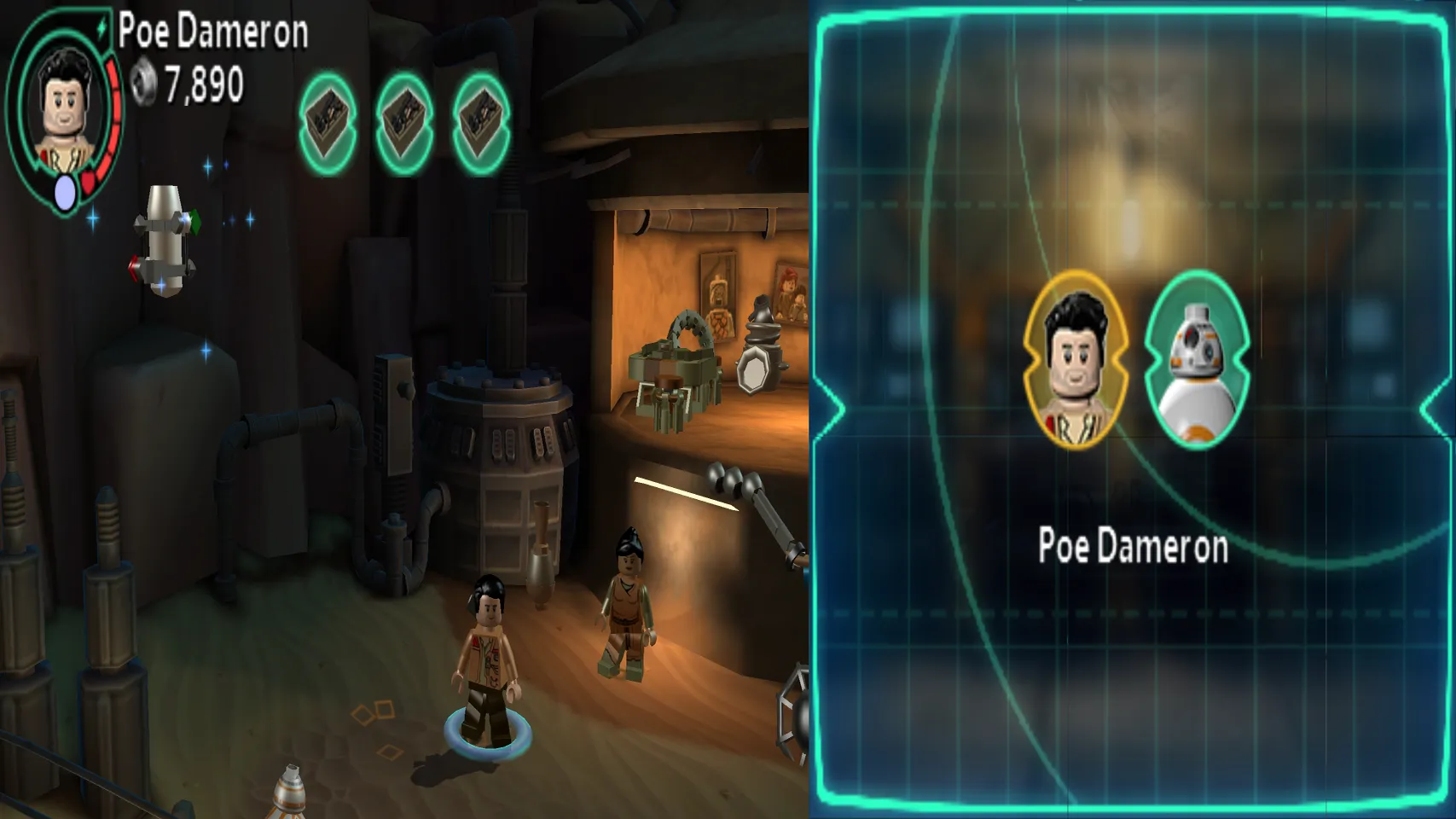Select Poe Dameron on the character screen
The height and width of the screenshot is (819, 1456).
tap(1076, 360)
